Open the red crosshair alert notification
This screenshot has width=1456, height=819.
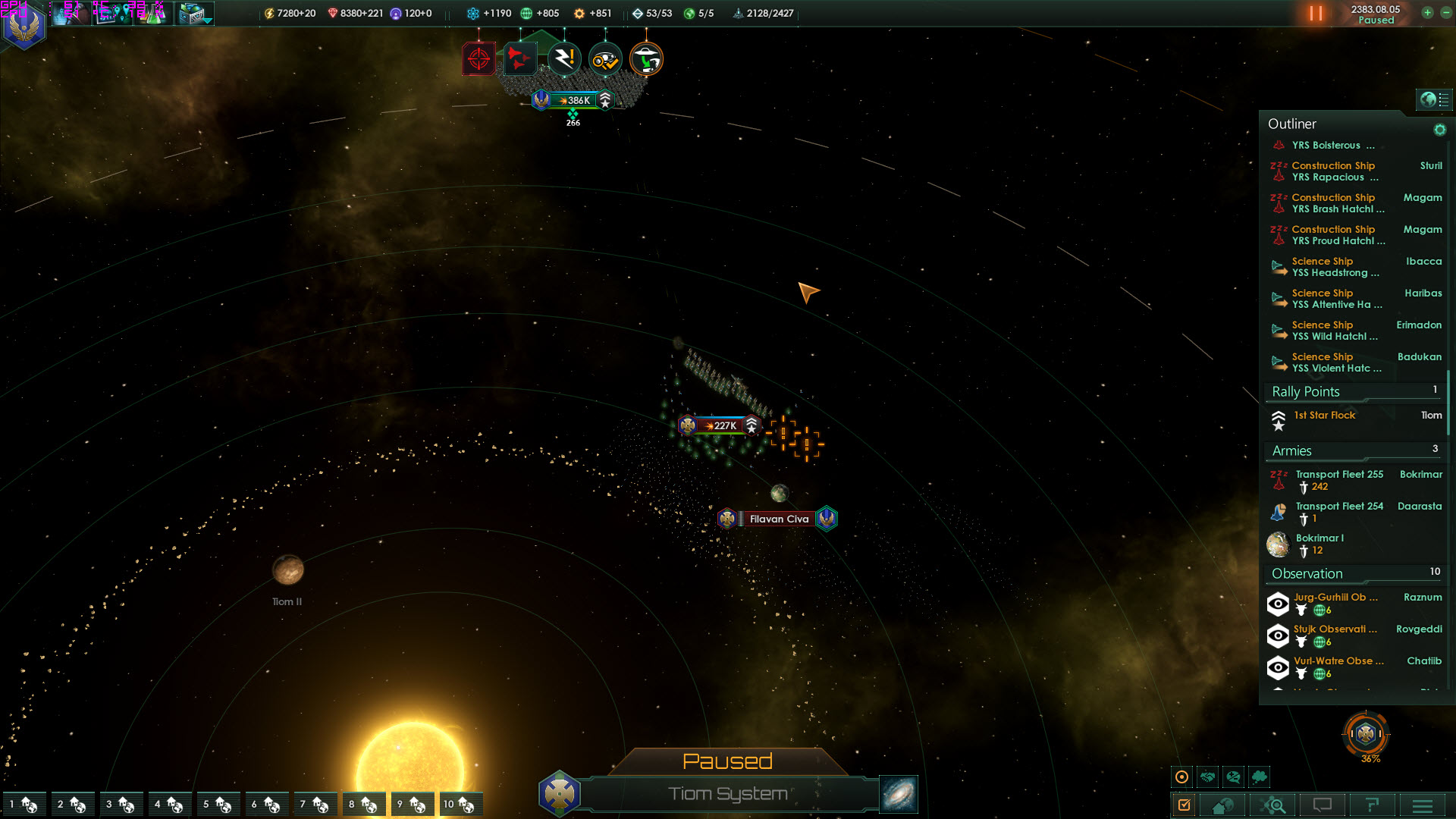point(479,59)
